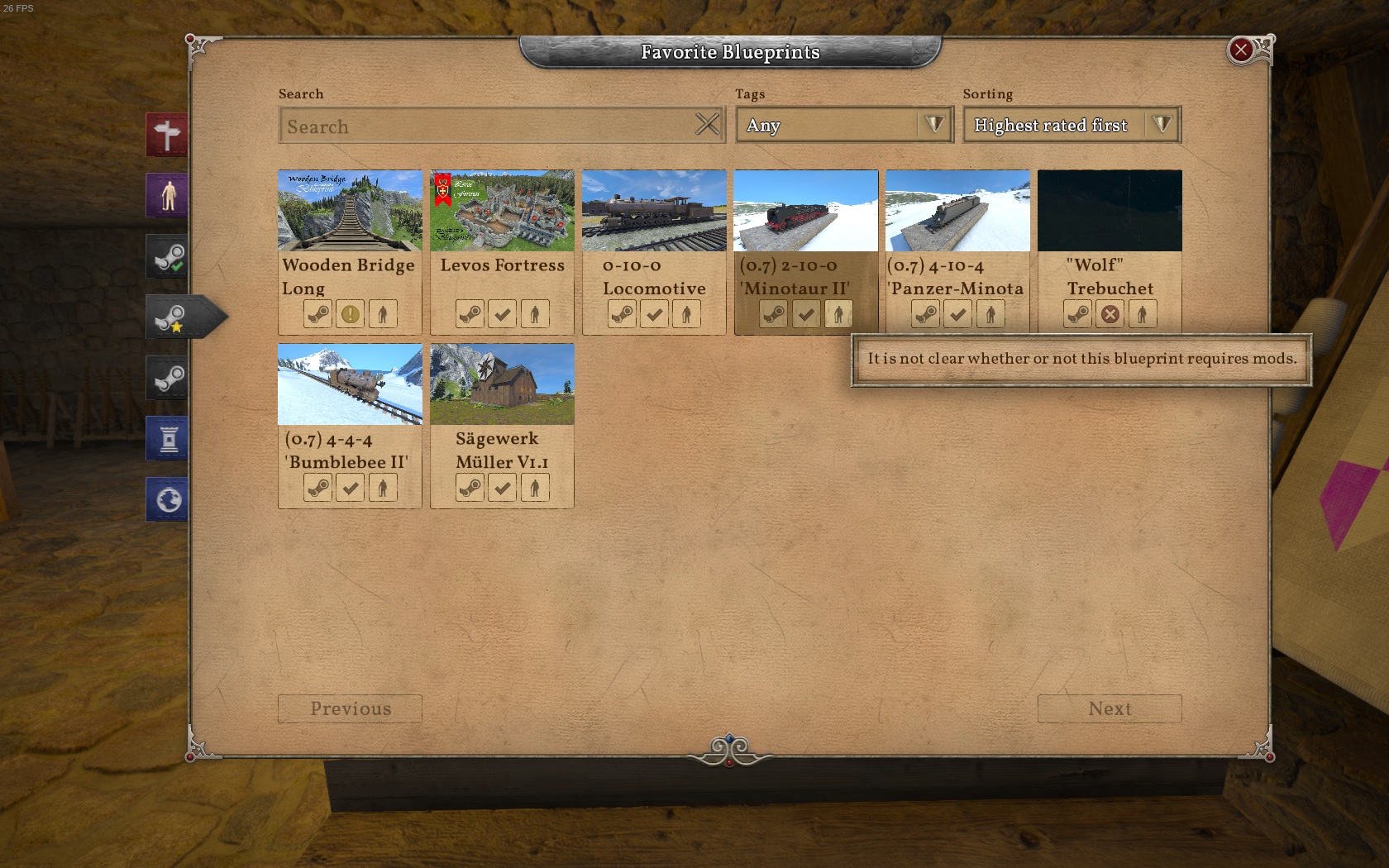Open the Sorting dropdown

[x=1071, y=125]
